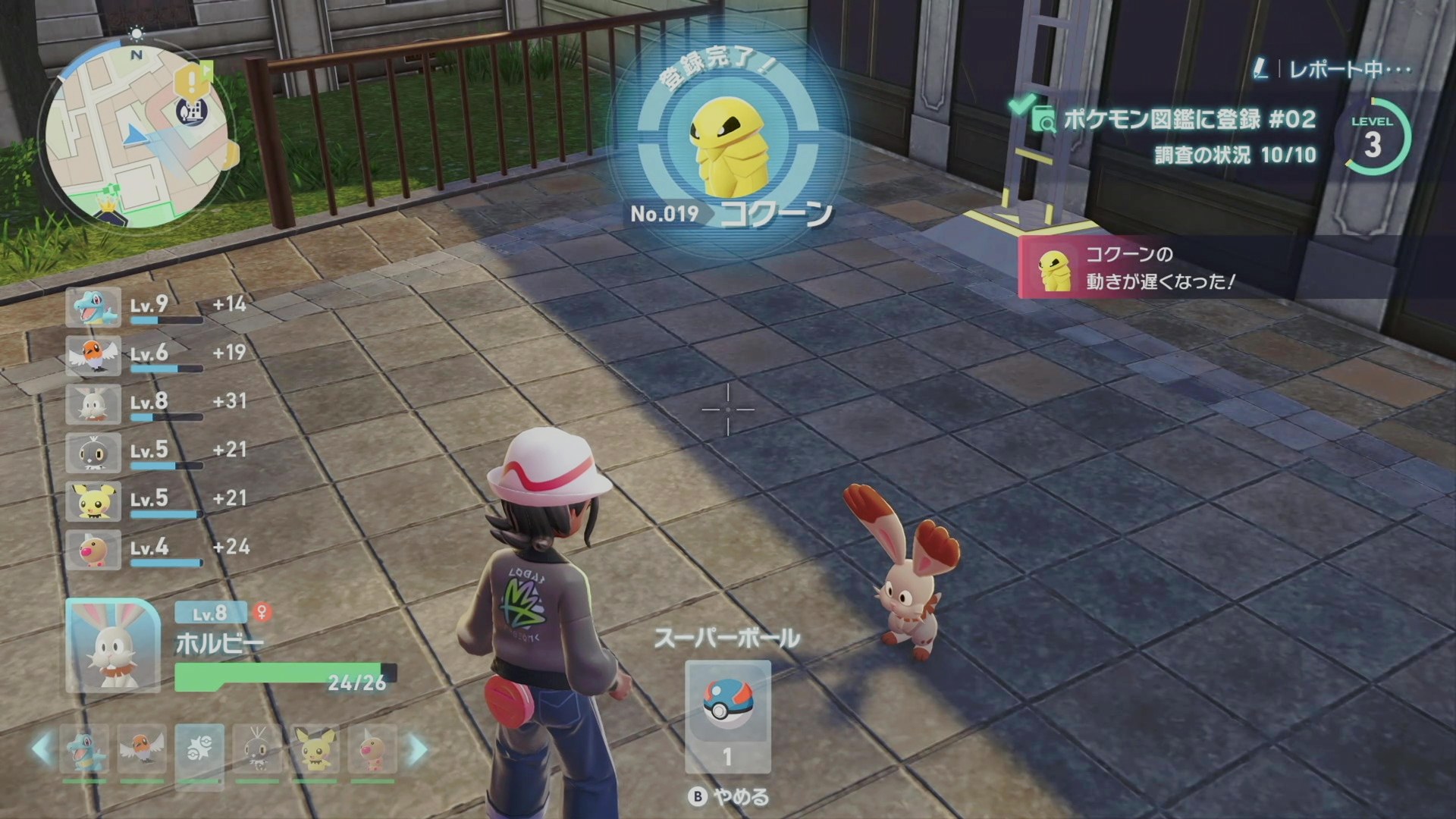
Task: Click the research LEVEL 3 ring
Action: (1373, 139)
